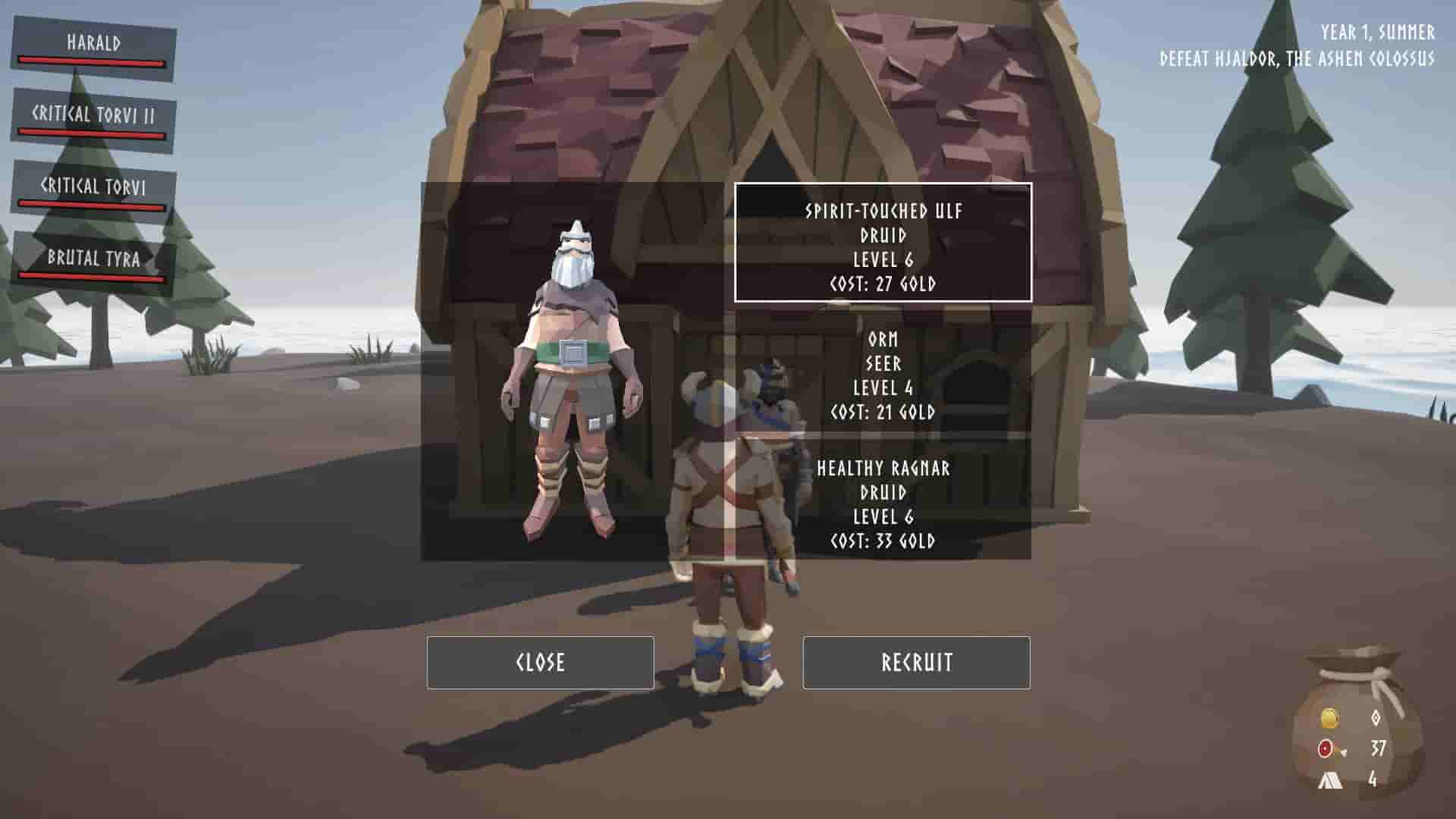Click the Year 1, Summer season label
This screenshot has height=819, width=1456.
[x=1376, y=32]
